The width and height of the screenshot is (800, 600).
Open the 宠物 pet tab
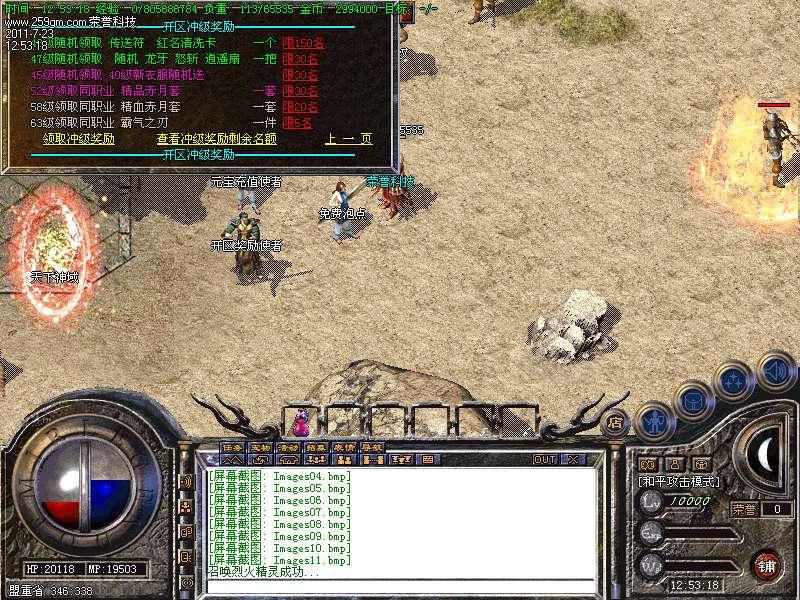pyautogui.click(x=260, y=447)
